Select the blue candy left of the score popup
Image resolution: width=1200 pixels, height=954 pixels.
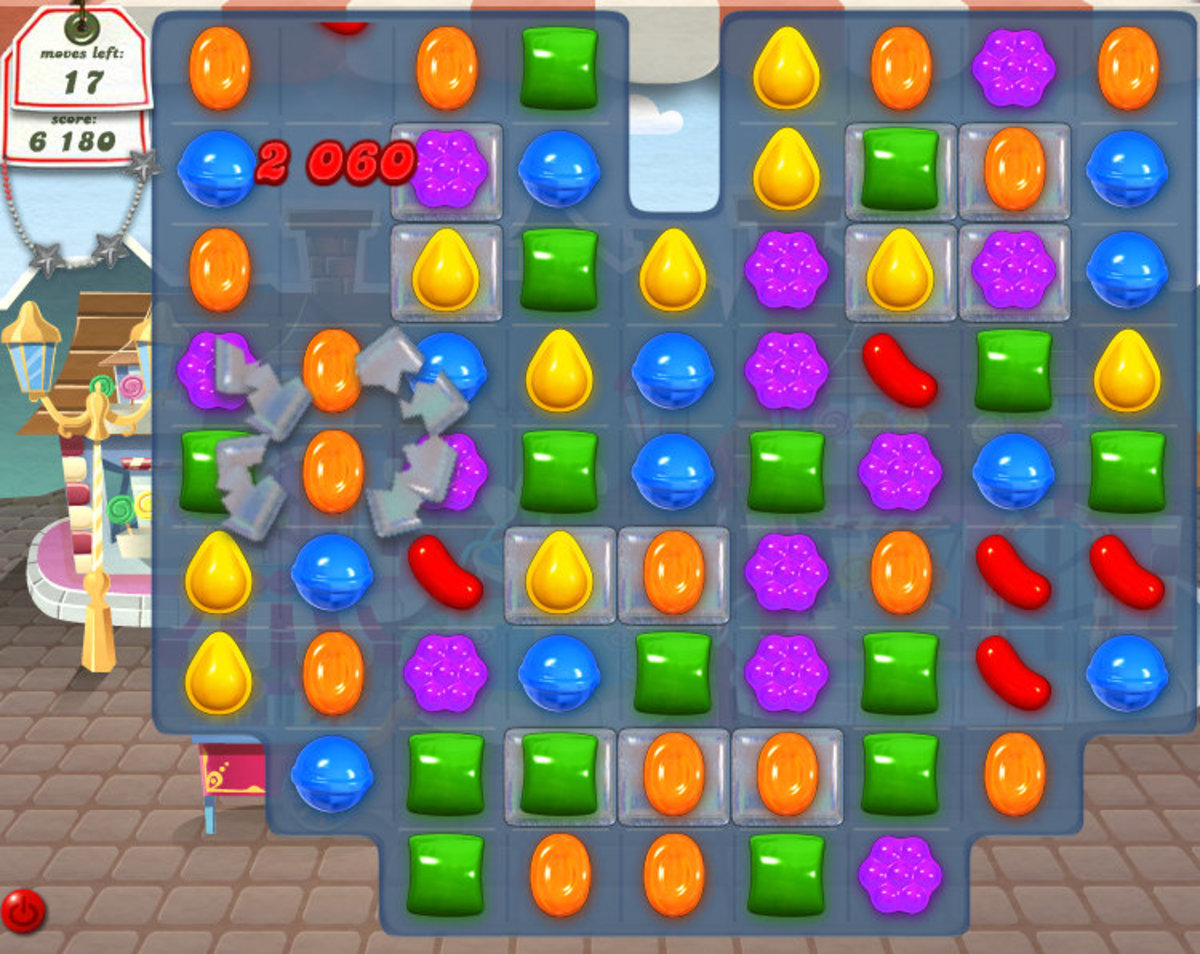[x=218, y=168]
